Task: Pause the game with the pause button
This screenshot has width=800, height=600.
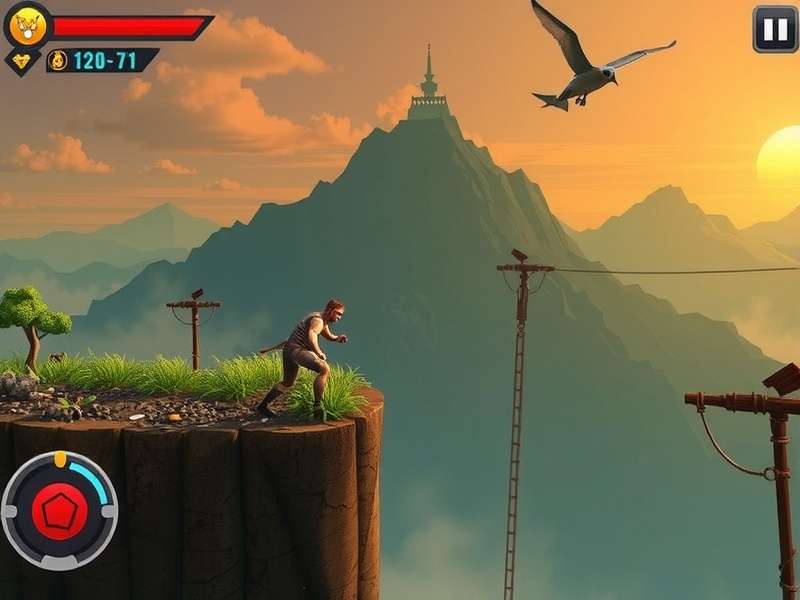Action: pos(775,29)
